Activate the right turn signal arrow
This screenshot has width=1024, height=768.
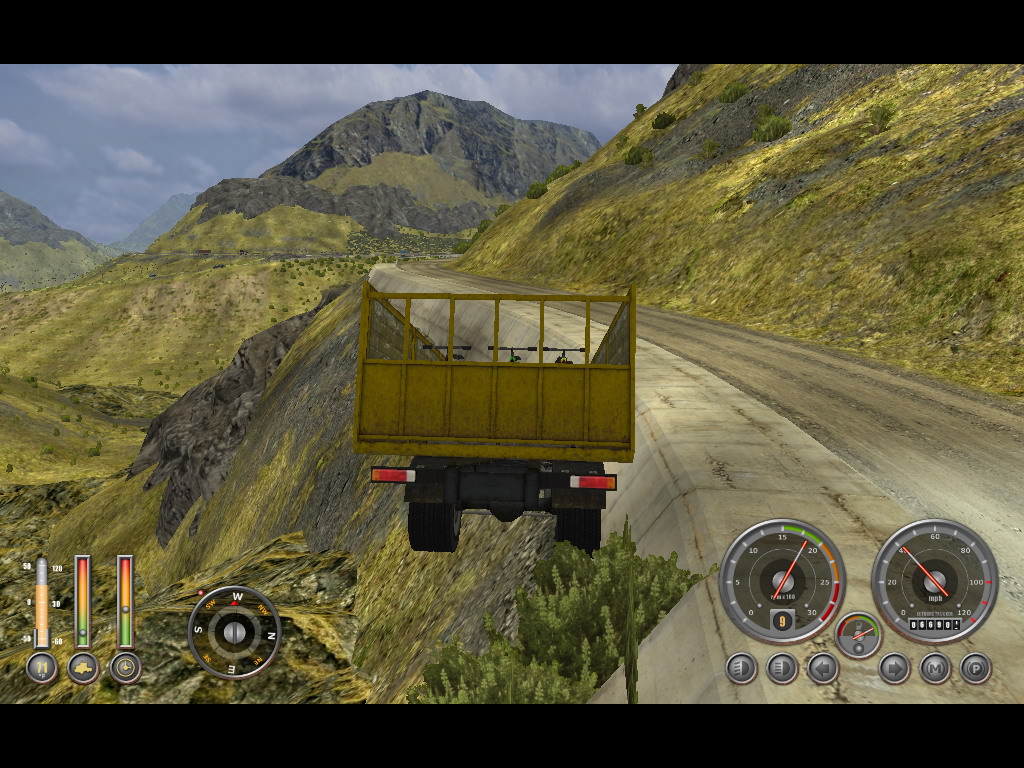coord(894,667)
